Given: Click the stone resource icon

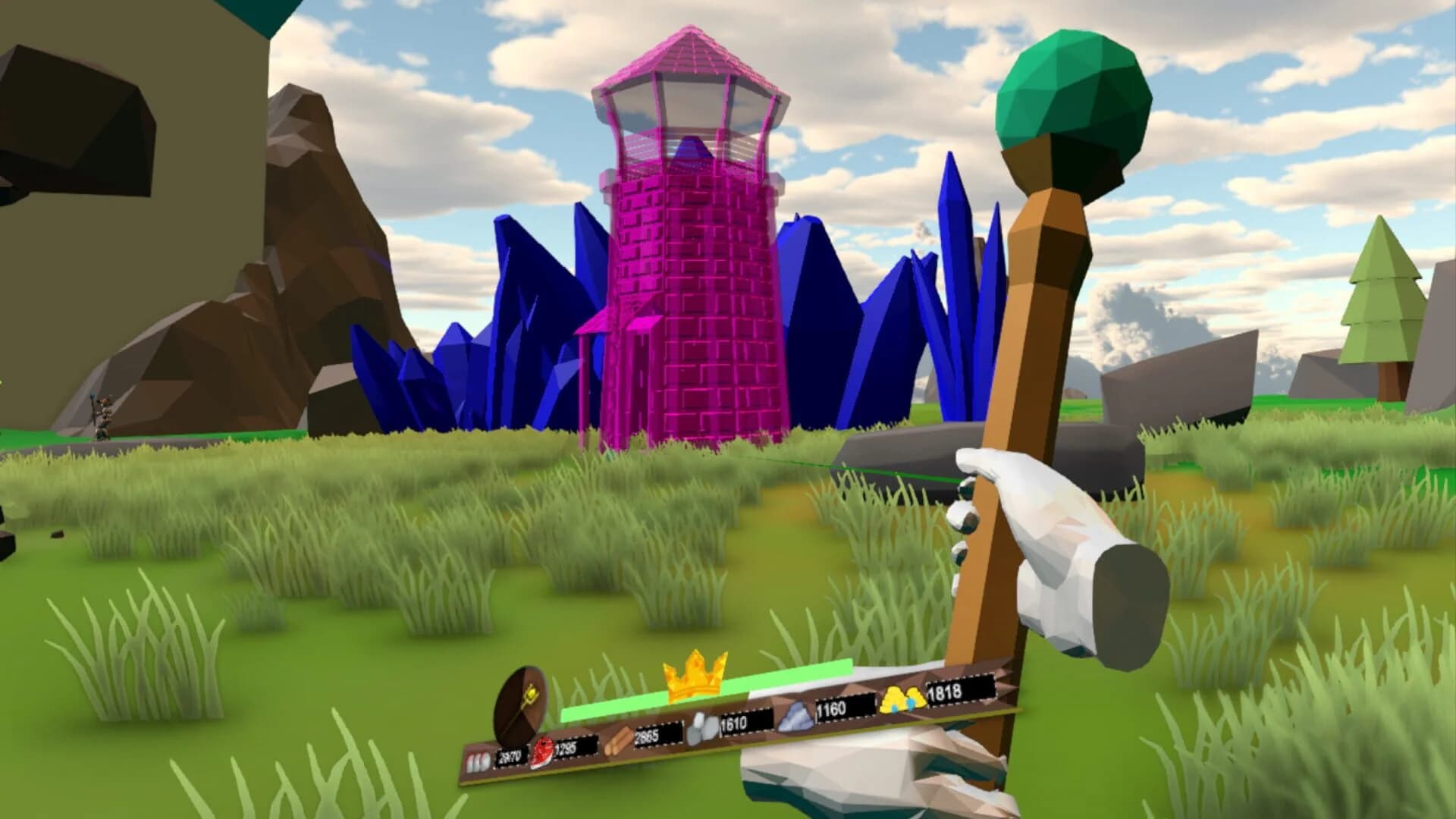Looking at the screenshot, I should click(x=701, y=727).
